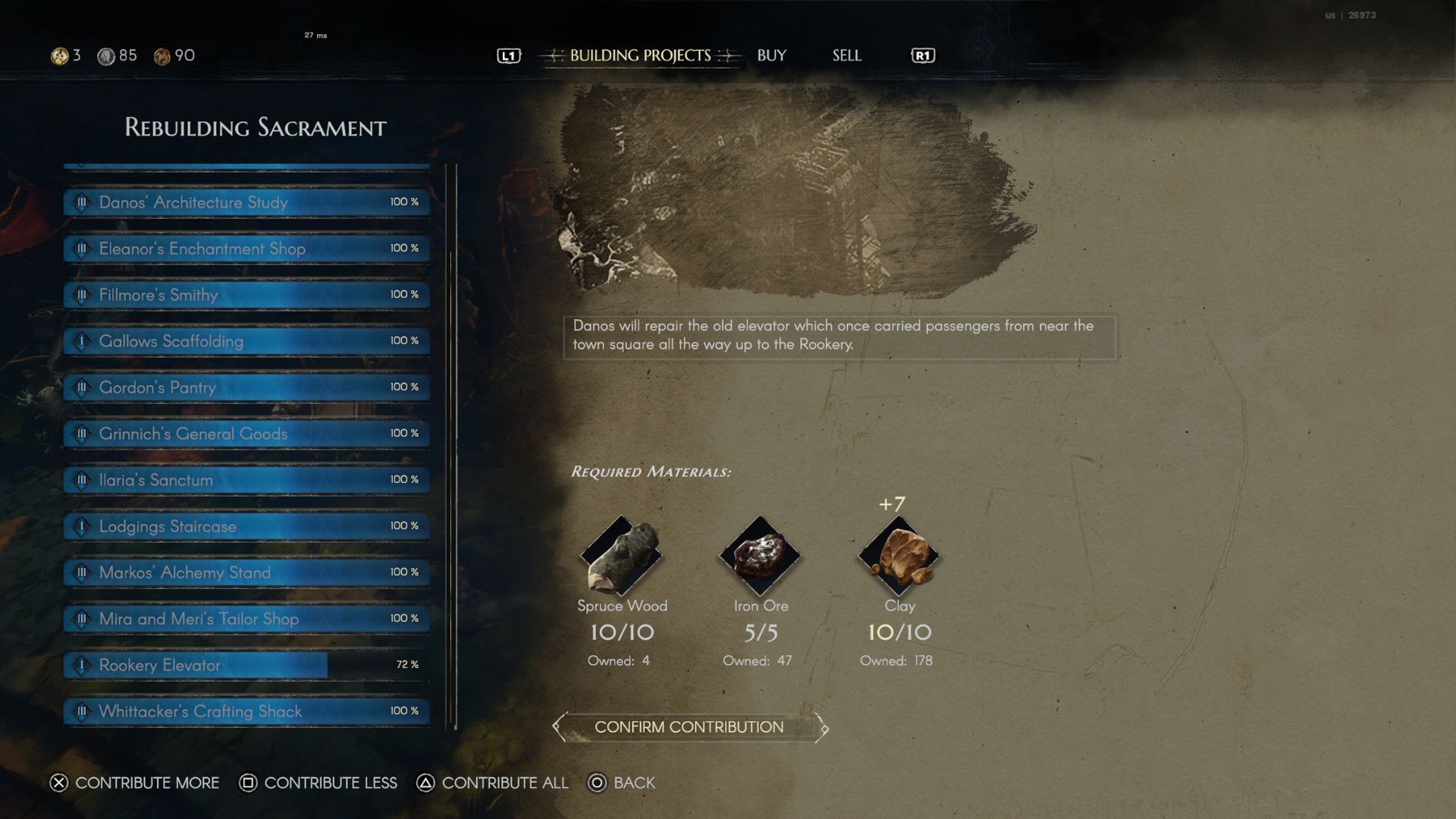Select the Rookery Elevator project
Screen dimensions: 1456x819
(246, 665)
